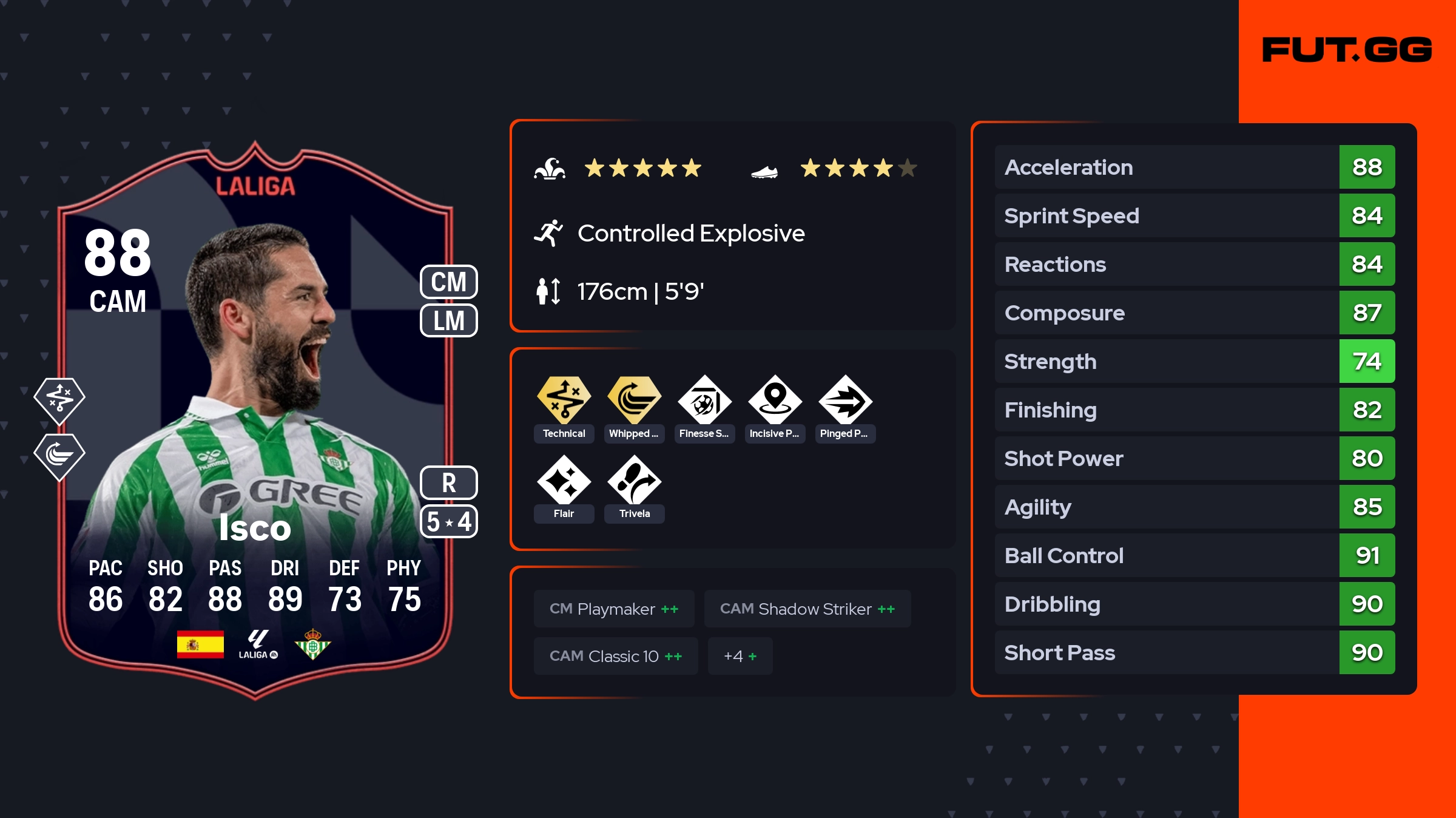Select the CM Playmaker role chip

tap(614, 609)
